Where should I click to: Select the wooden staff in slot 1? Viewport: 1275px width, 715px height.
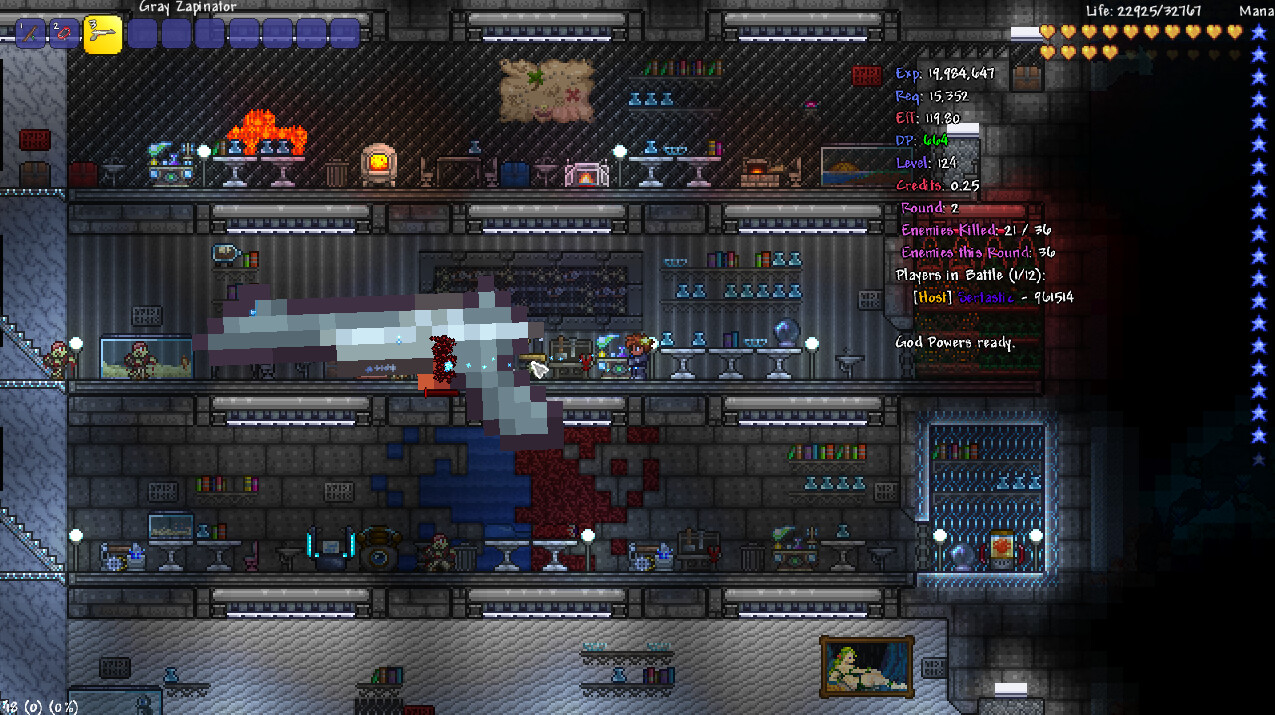(x=31, y=33)
